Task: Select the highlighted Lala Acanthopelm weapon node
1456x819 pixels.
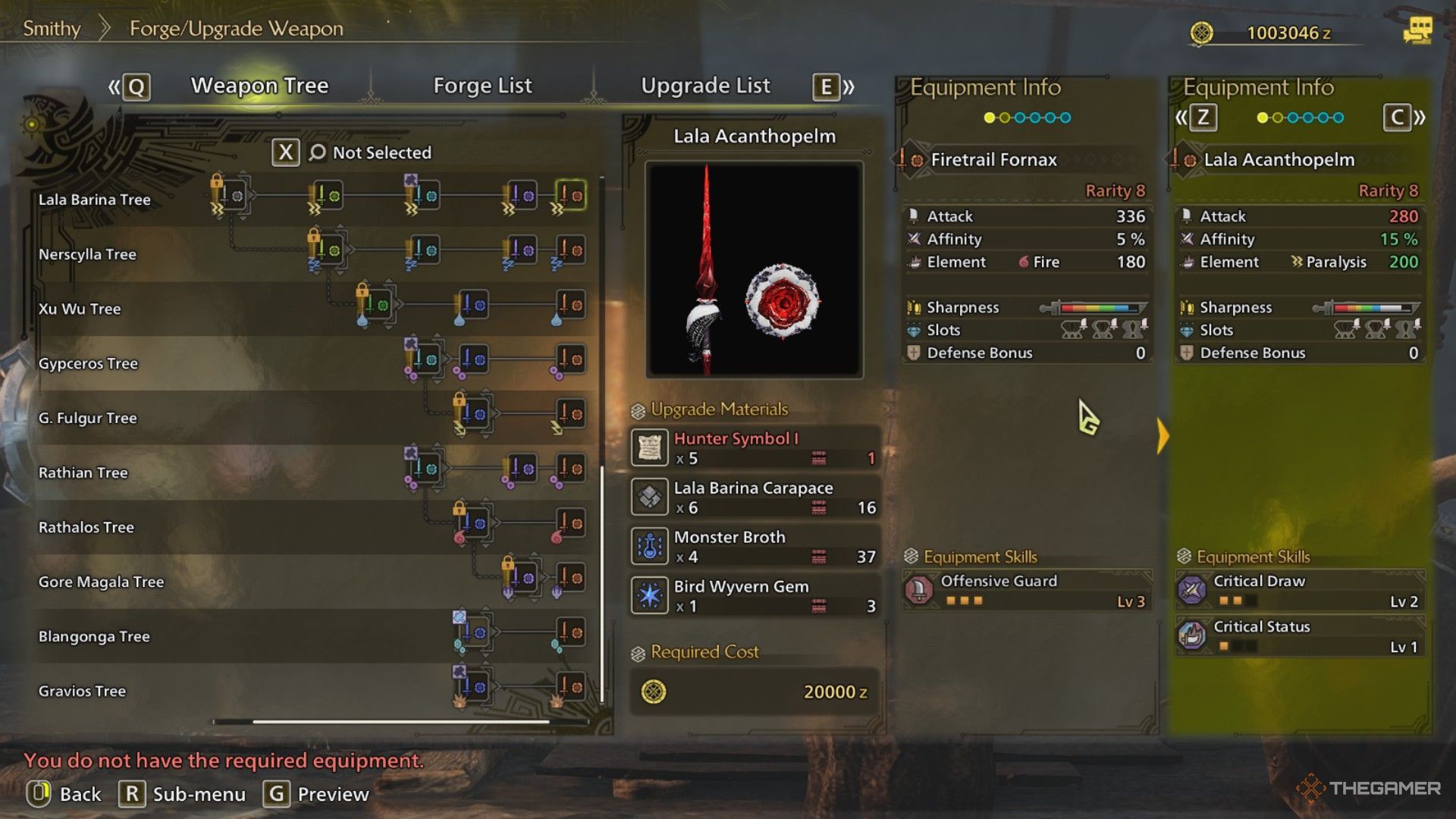Action: click(570, 196)
